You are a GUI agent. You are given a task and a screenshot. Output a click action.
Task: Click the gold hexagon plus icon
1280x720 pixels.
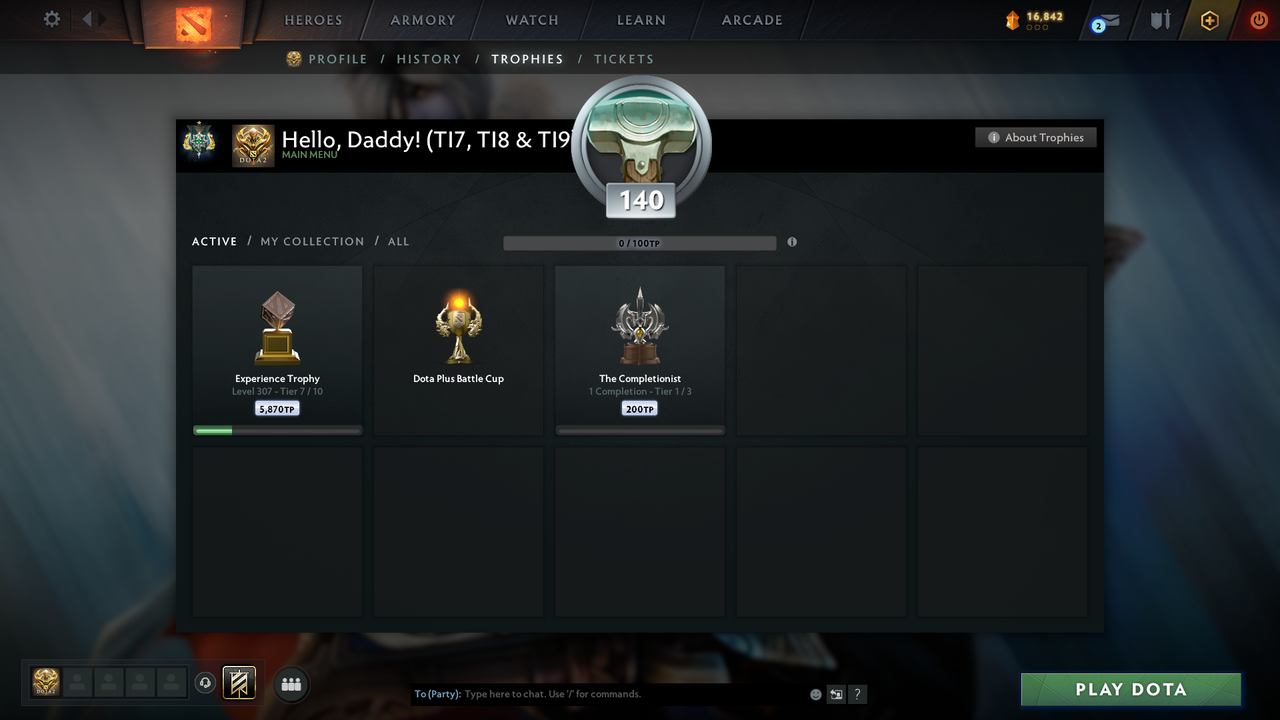[x=1207, y=19]
